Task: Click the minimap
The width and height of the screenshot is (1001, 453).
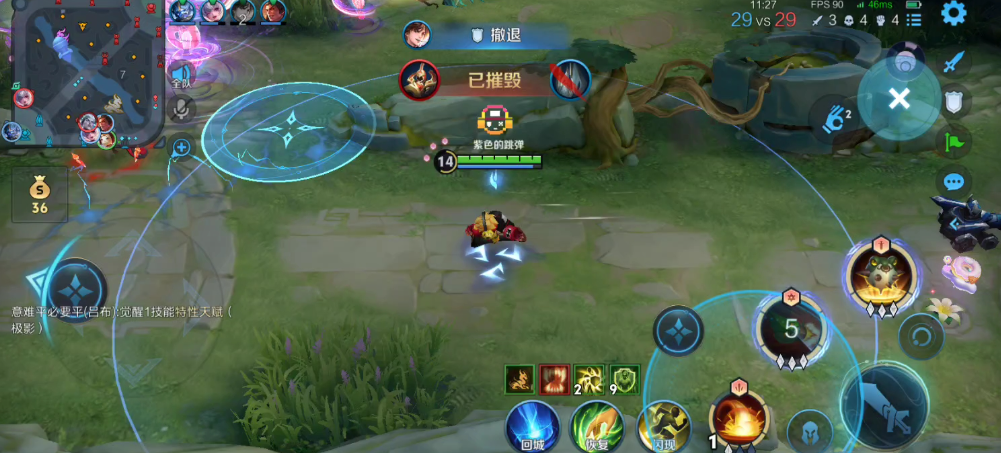Action: [85, 70]
